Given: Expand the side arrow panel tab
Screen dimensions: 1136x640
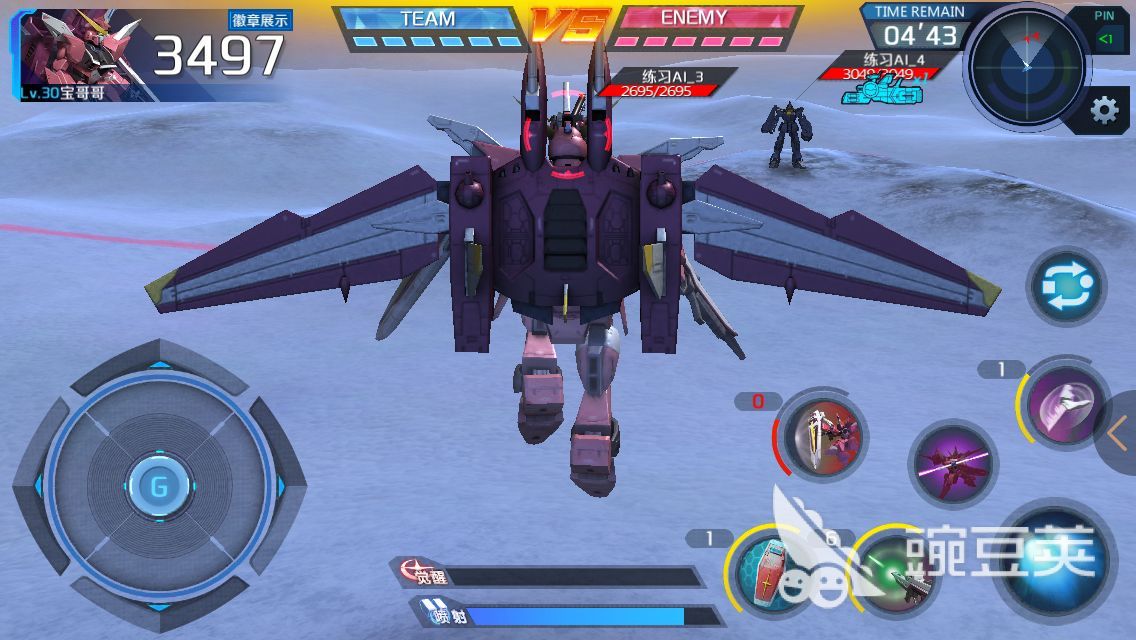Looking at the screenshot, I should [1118, 434].
